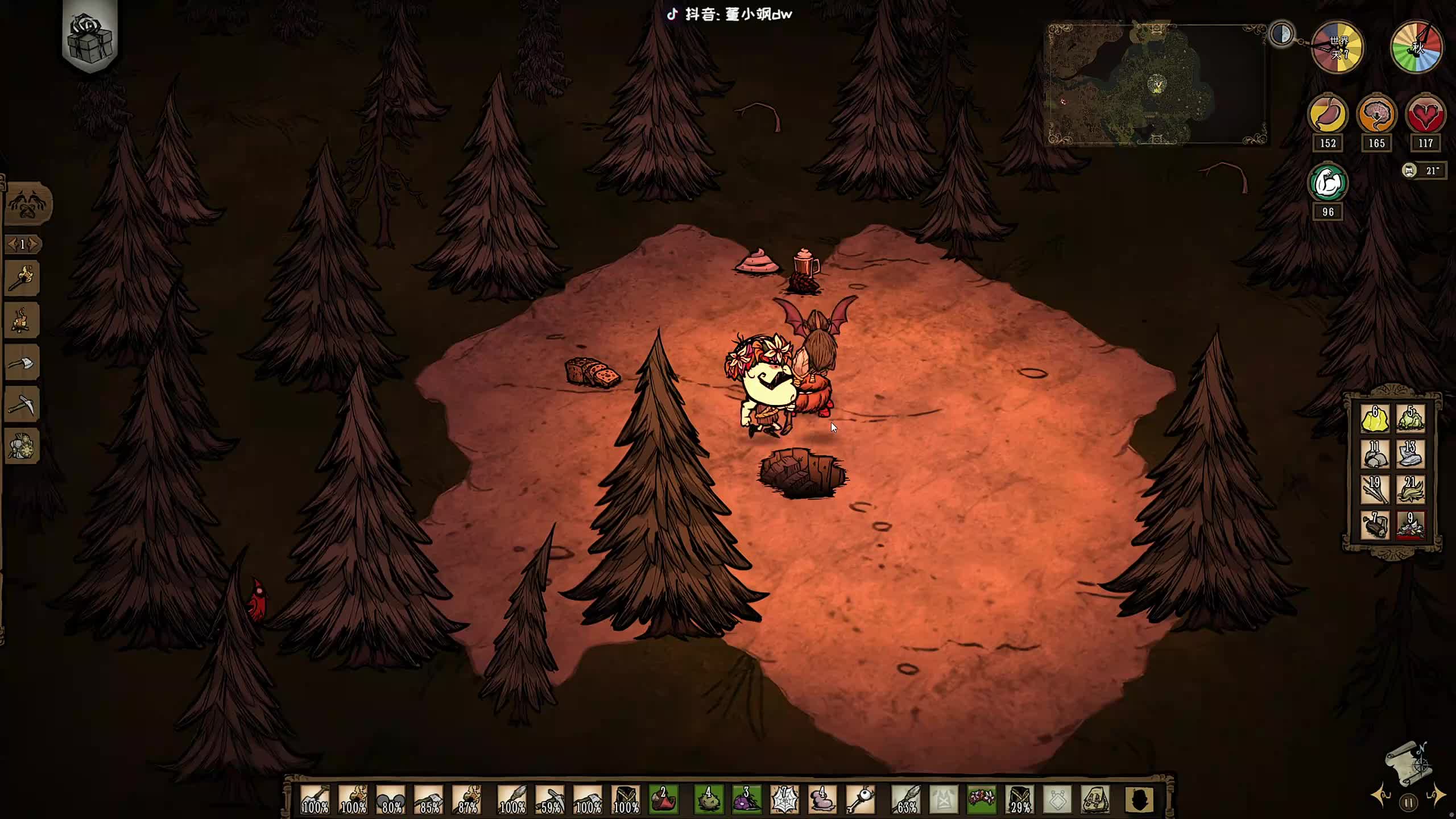Viewport: 1456px width, 819px height.
Task: Click the backpack equipment slot
Action: pyautogui.click(x=1095, y=799)
